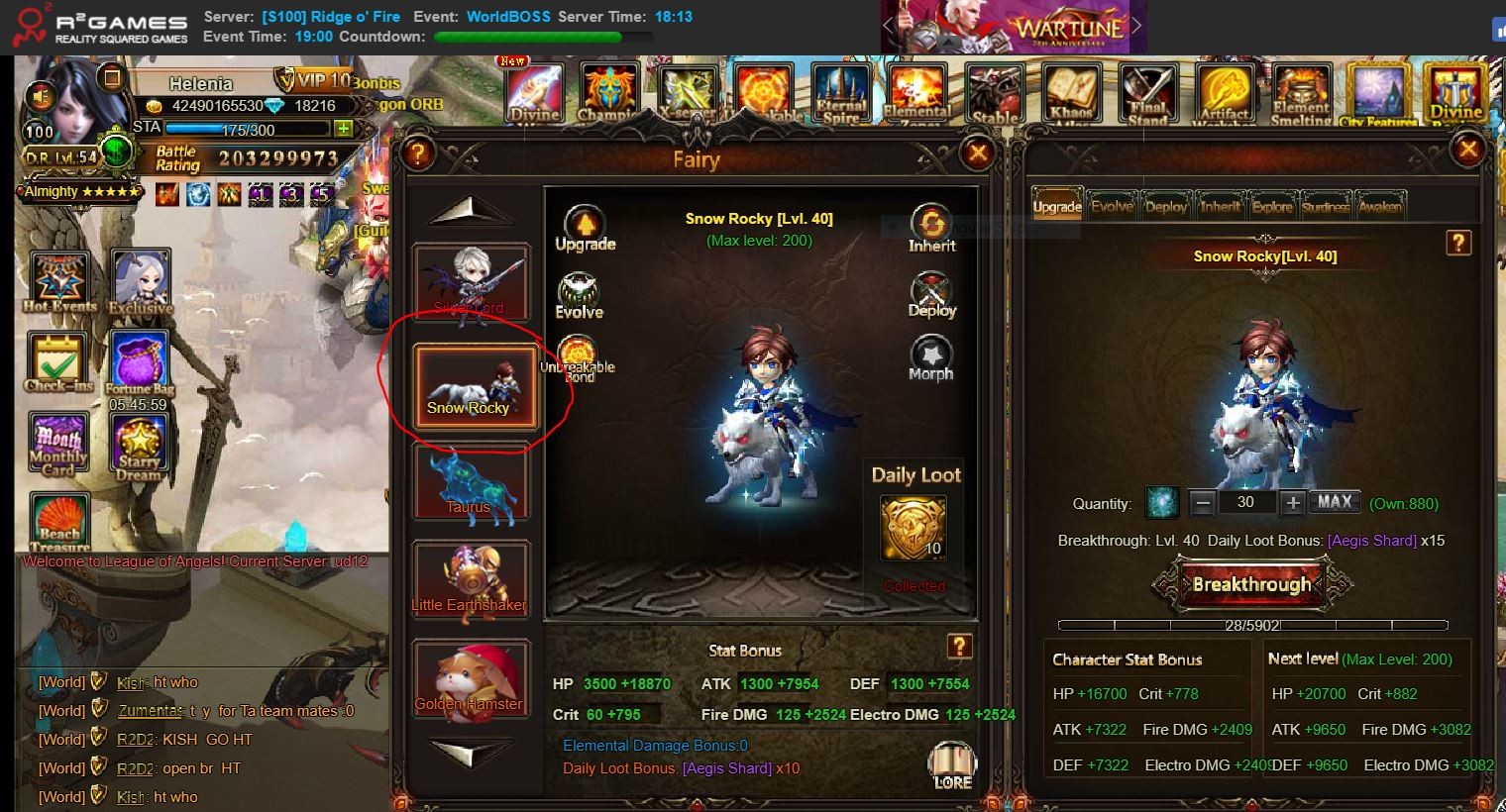This screenshot has width=1506, height=812.
Task: Open the Fairy window help question mark
Action: point(419,152)
